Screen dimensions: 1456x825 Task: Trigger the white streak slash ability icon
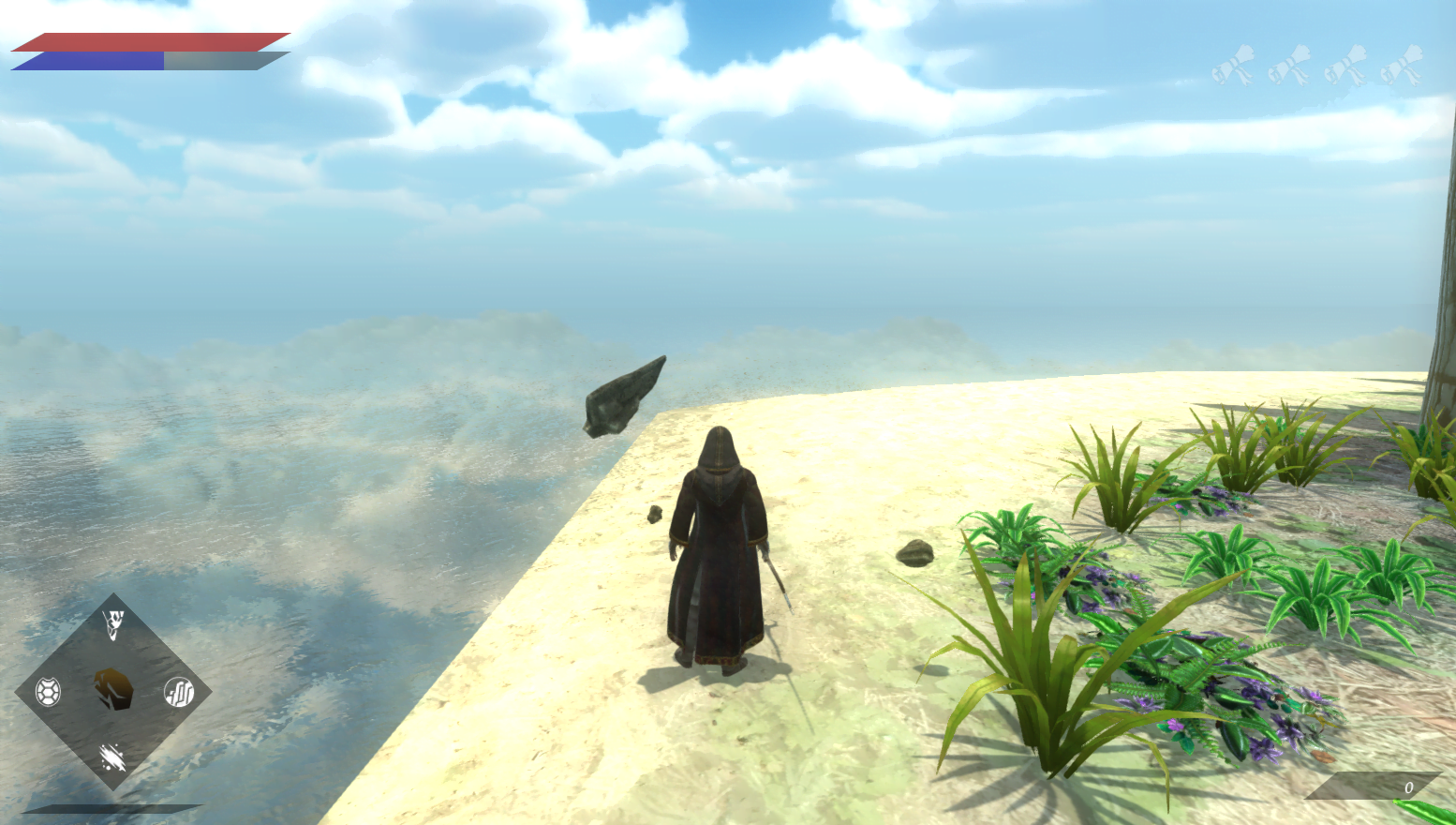(112, 757)
